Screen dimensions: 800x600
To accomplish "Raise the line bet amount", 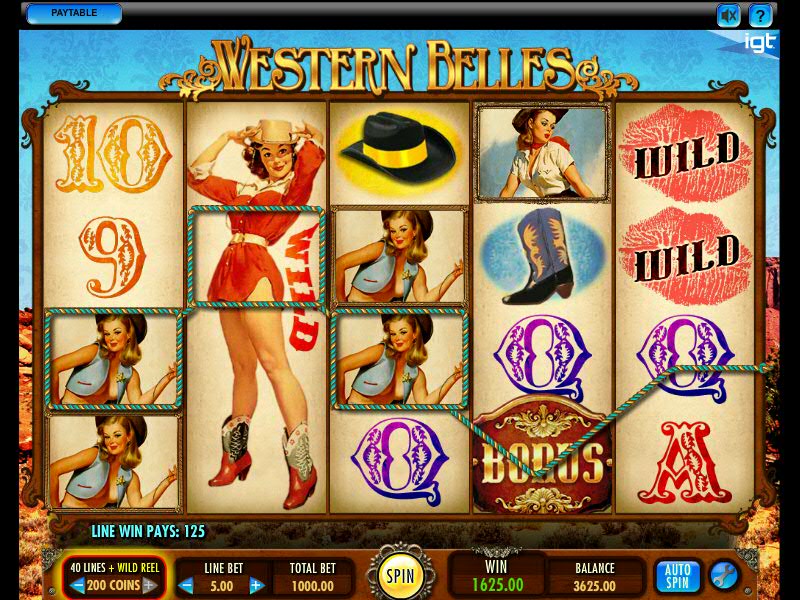I will coord(256,586).
